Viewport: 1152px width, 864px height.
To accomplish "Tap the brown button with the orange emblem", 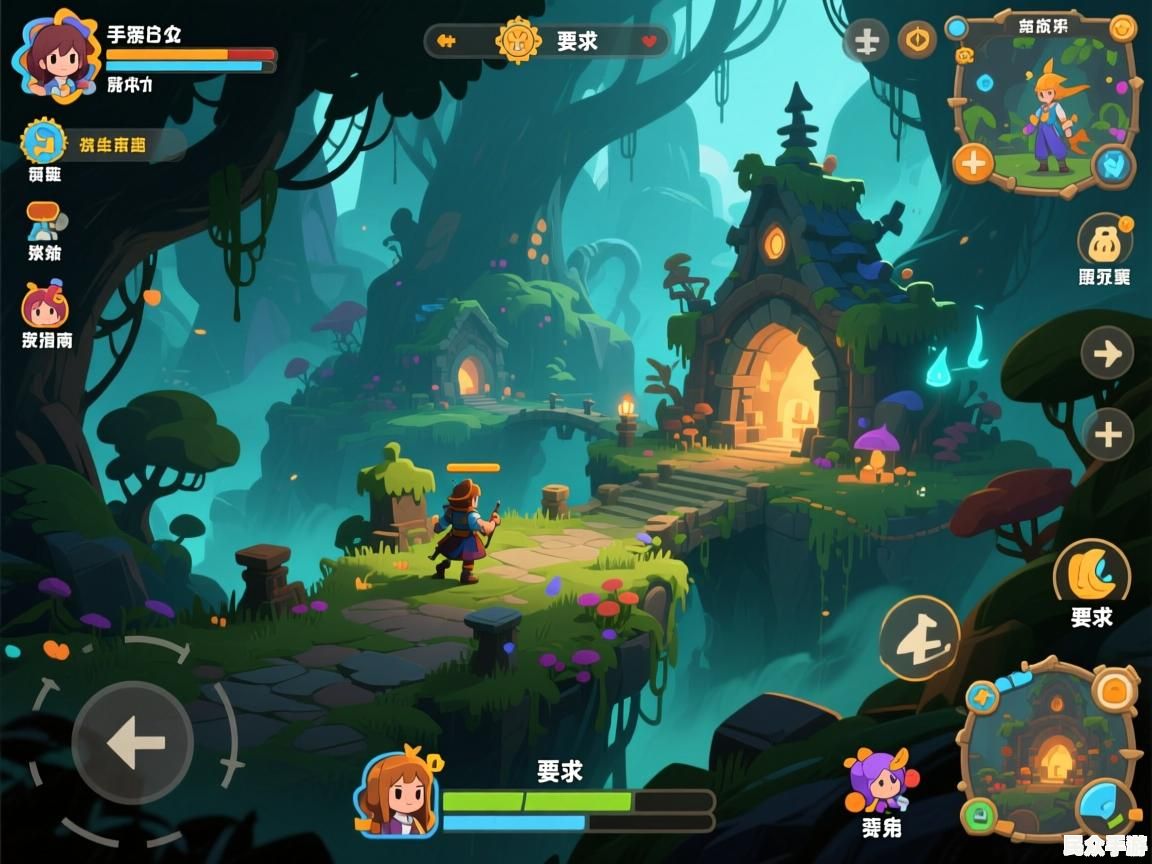I will [x=917, y=41].
